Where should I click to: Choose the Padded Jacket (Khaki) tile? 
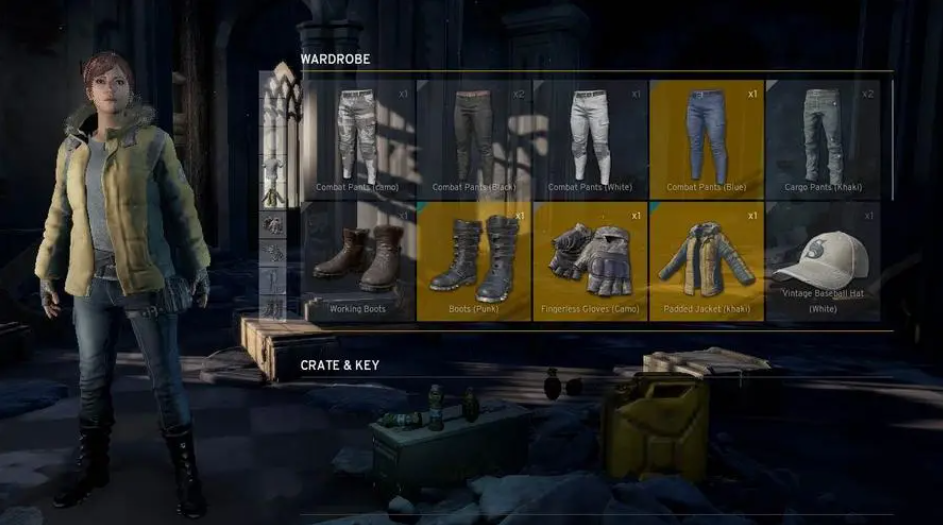[x=706, y=261]
